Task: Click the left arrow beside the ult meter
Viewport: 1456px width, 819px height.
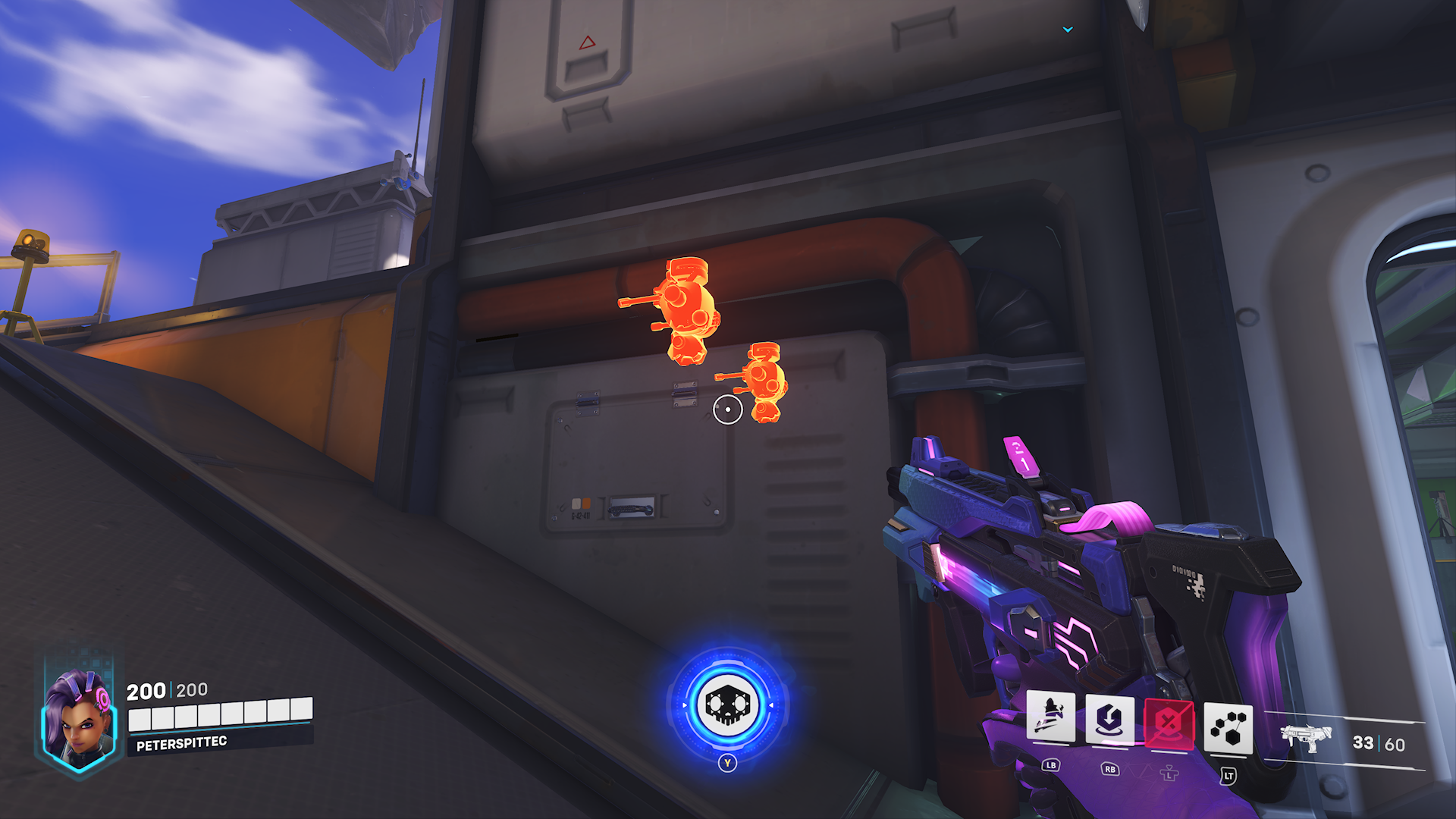Action: [686, 705]
